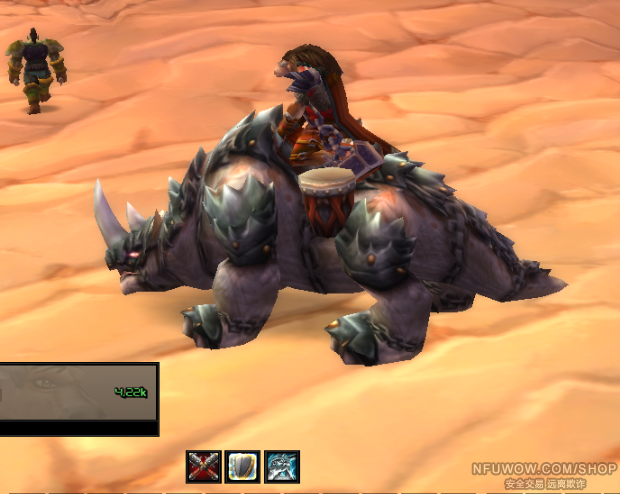Click the frosty blue creature icon

coord(282,467)
